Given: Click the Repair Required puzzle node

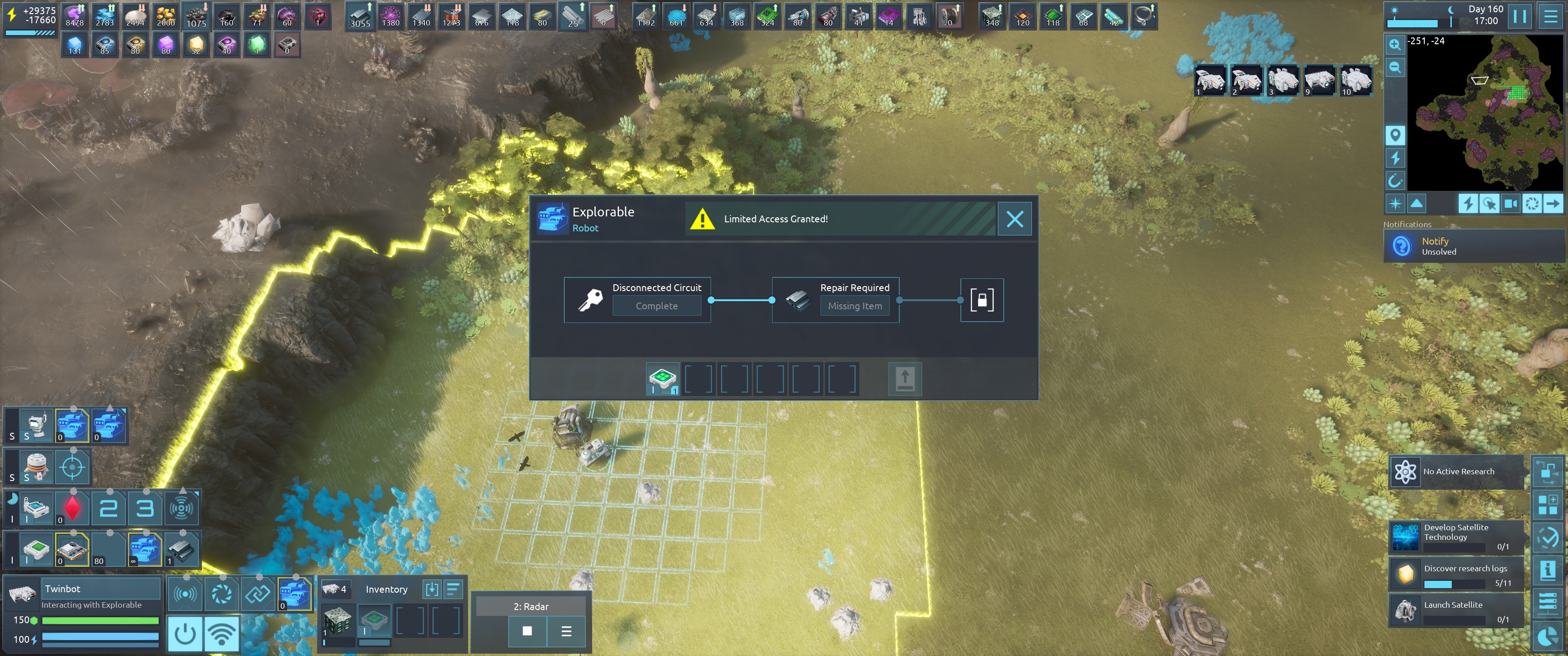Looking at the screenshot, I should [835, 299].
